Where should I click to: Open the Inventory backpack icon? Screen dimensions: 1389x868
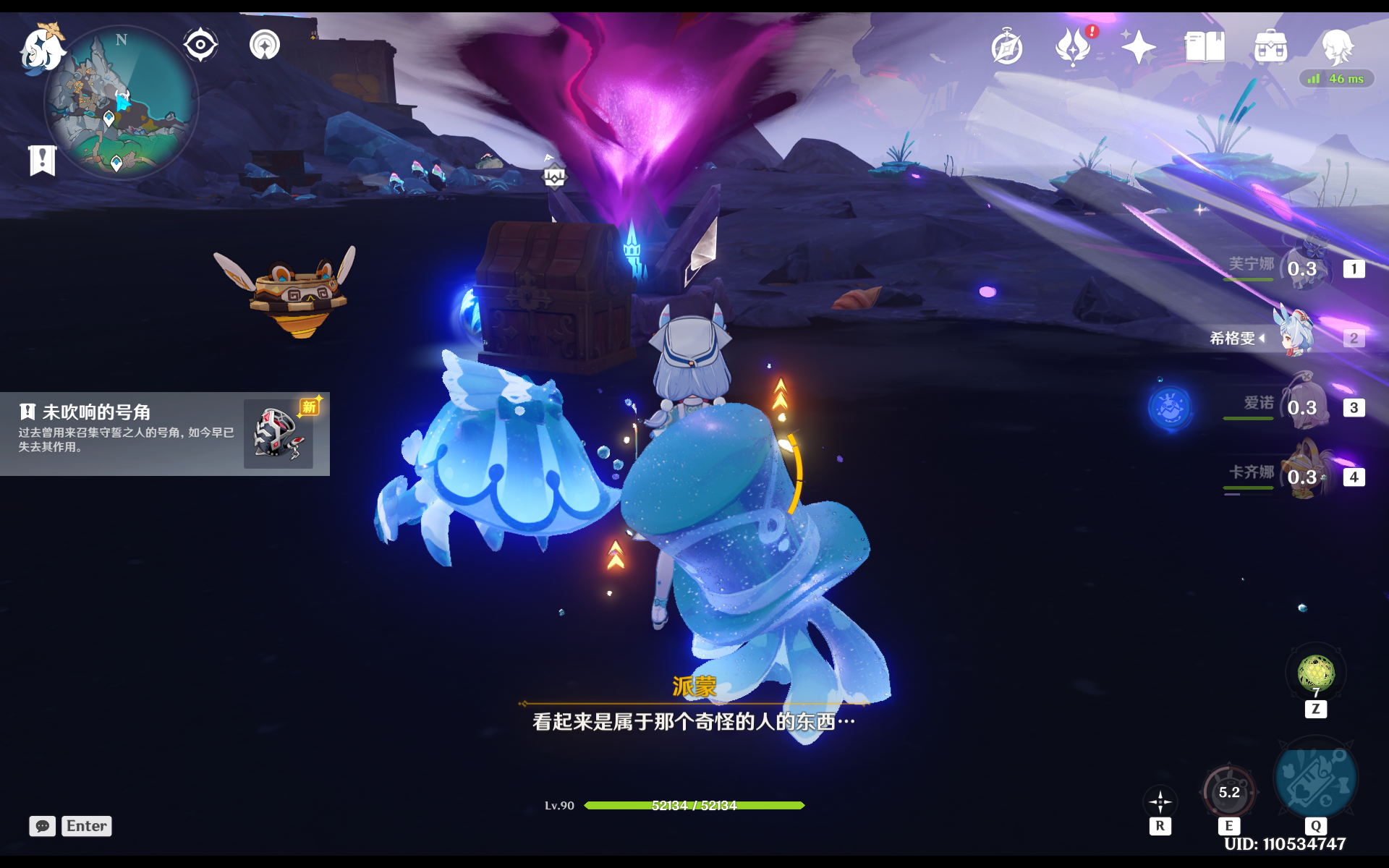[1270, 48]
